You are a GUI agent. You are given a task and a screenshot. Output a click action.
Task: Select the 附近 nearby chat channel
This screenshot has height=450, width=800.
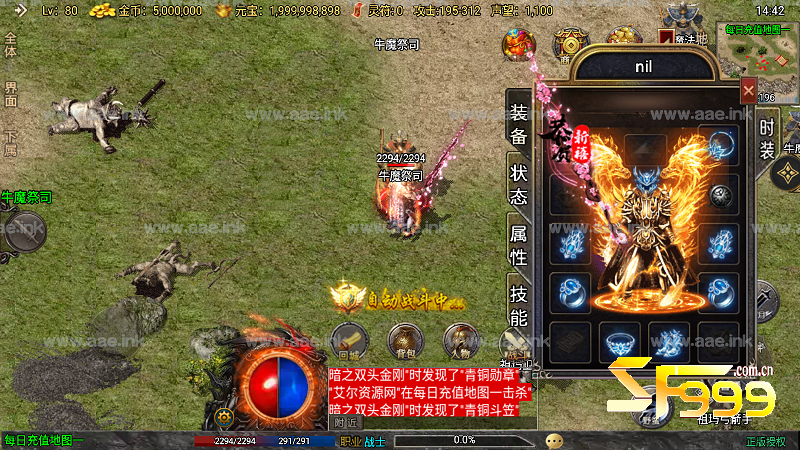(346, 422)
